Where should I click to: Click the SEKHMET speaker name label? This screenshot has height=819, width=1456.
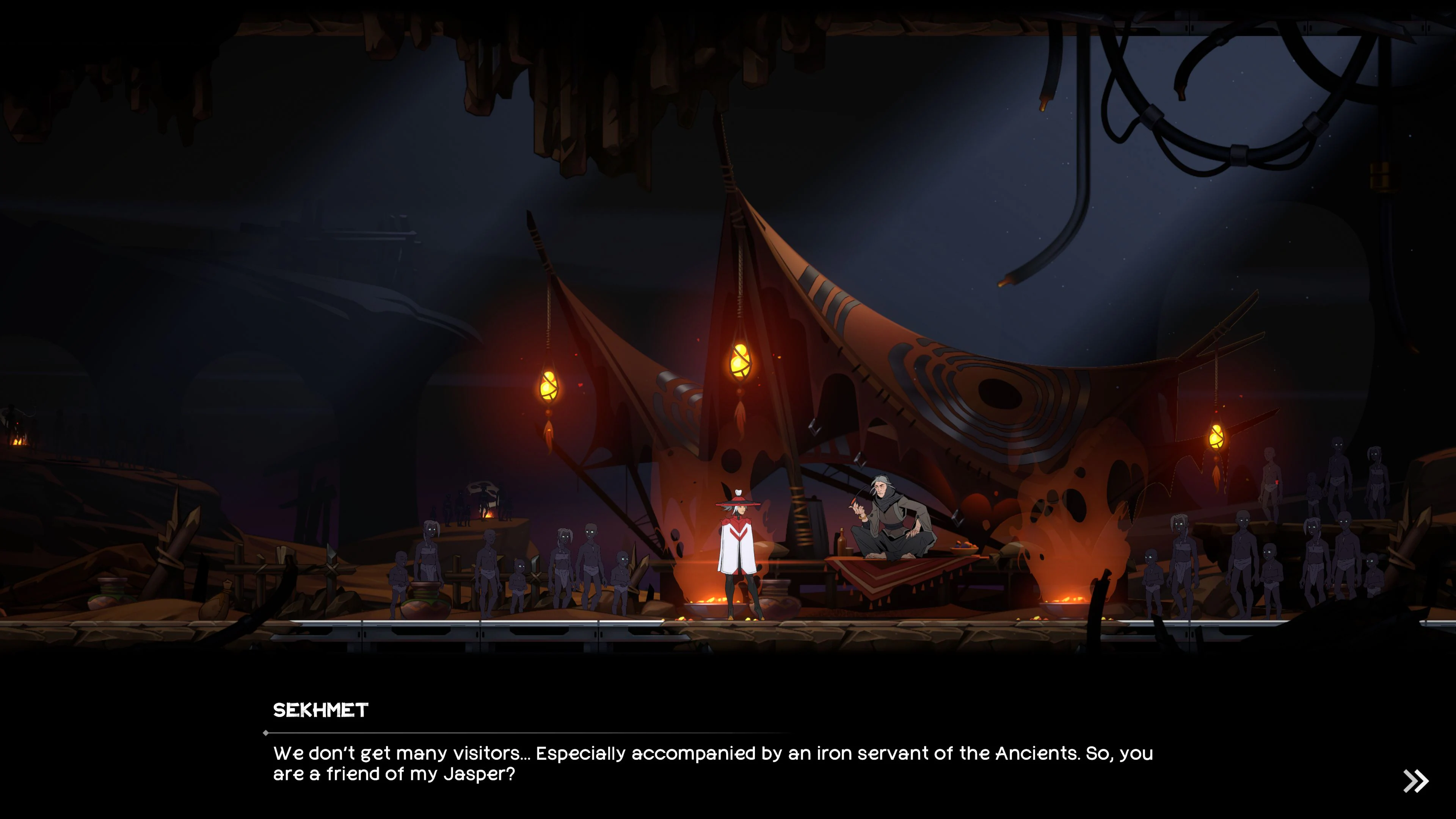[320, 709]
